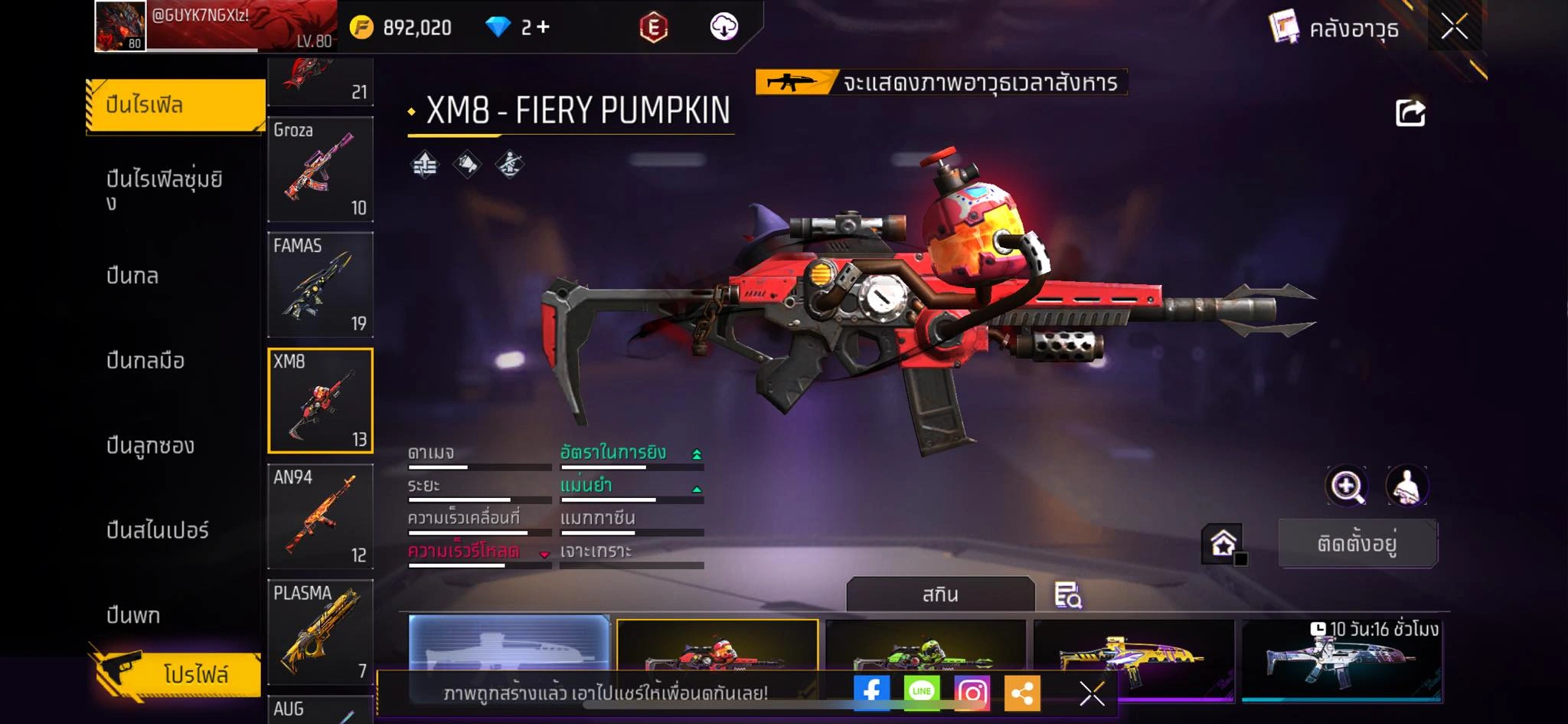Click the ติดตั้งอยู่ equipped button
This screenshot has height=724, width=1568.
(1357, 544)
